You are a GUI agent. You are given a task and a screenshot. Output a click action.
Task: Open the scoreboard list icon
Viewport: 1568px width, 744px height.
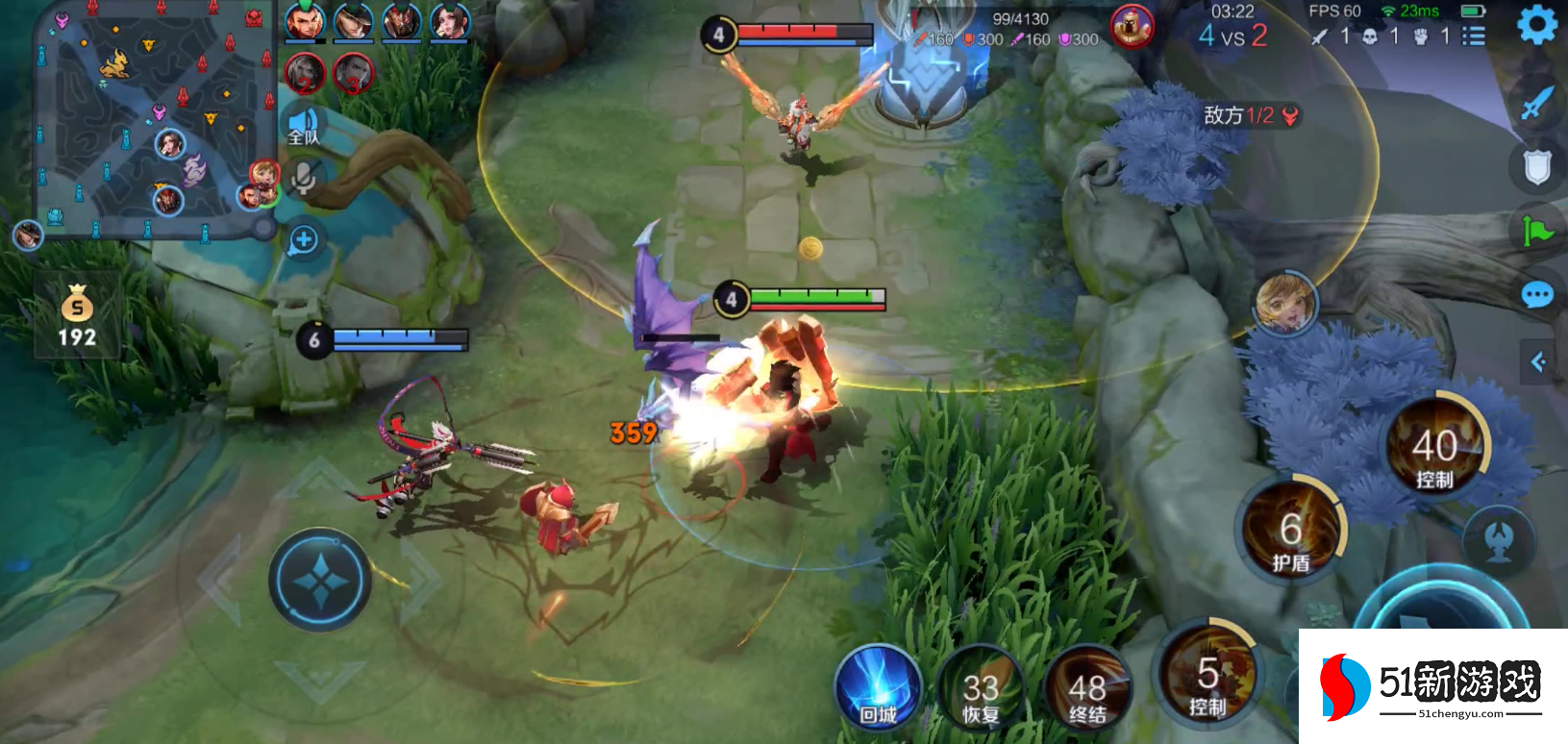pyautogui.click(x=1473, y=37)
